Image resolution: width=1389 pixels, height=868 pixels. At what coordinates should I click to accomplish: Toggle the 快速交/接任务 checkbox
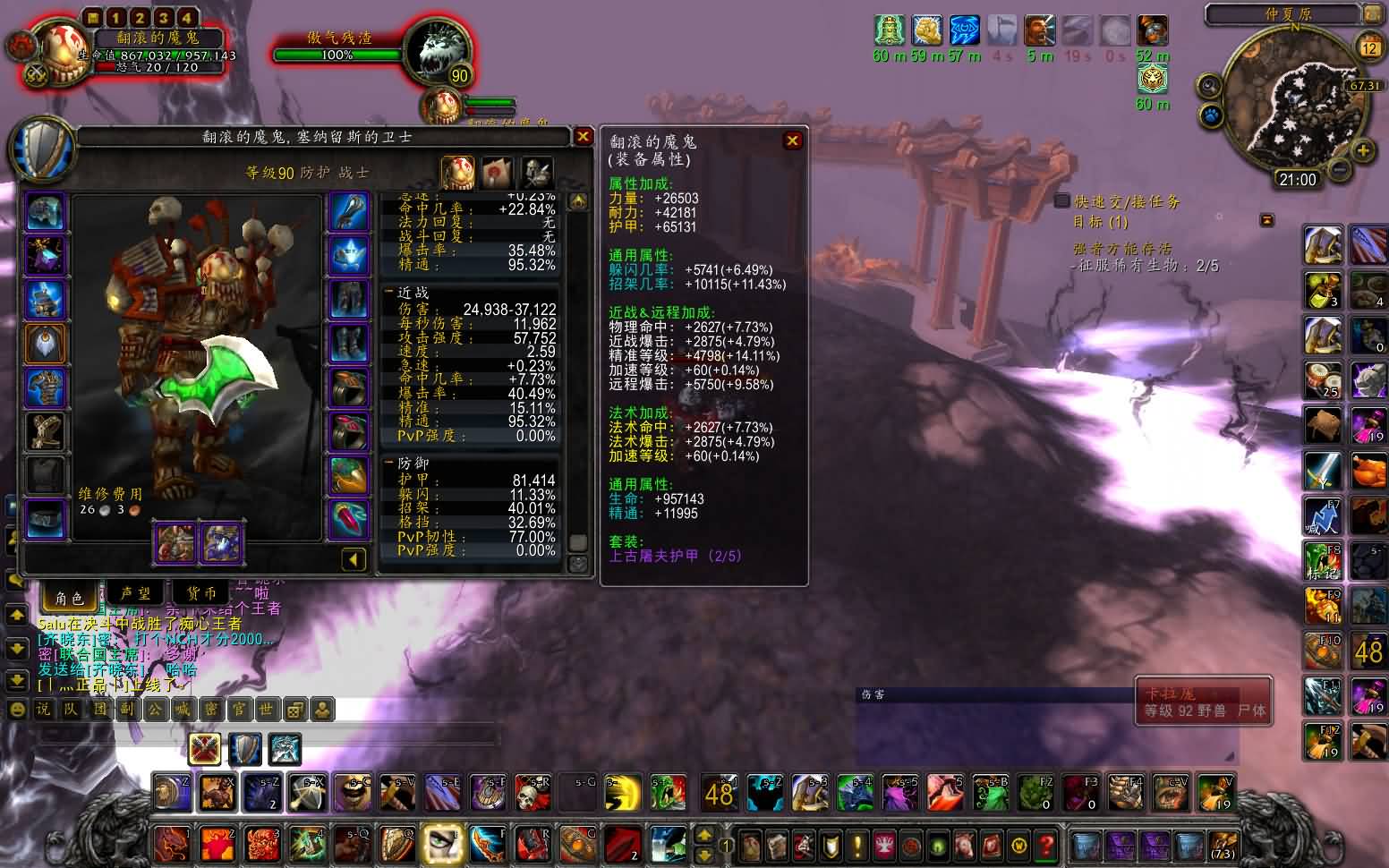1062,201
